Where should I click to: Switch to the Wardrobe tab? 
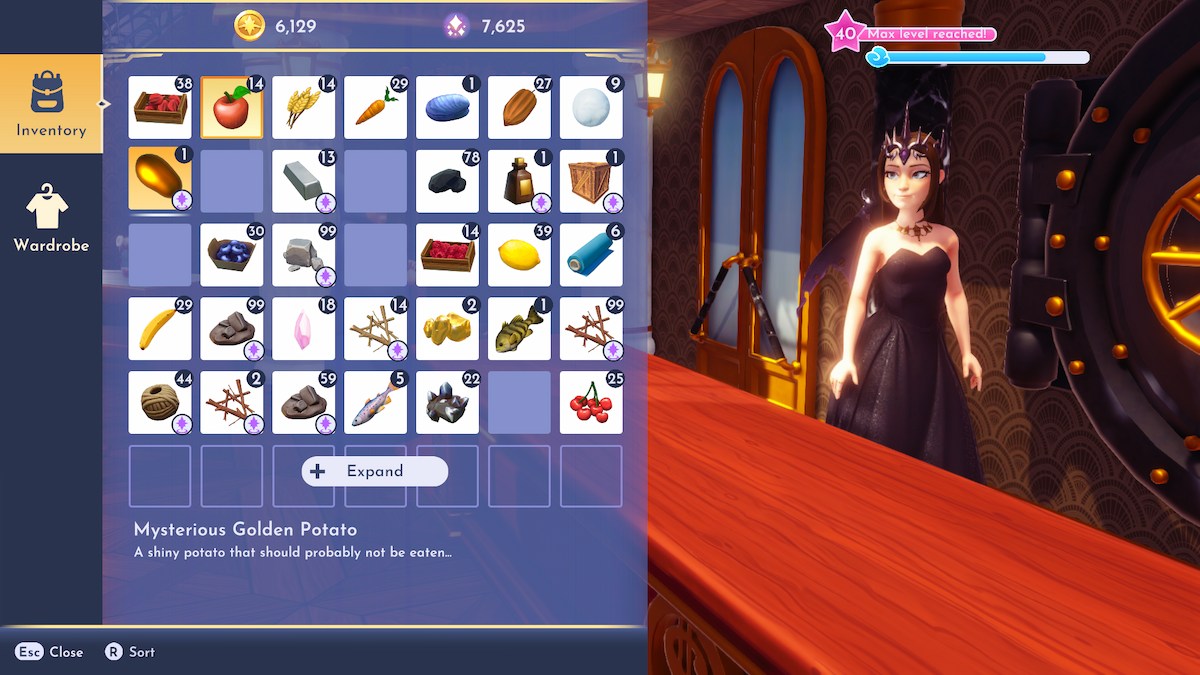(51, 219)
